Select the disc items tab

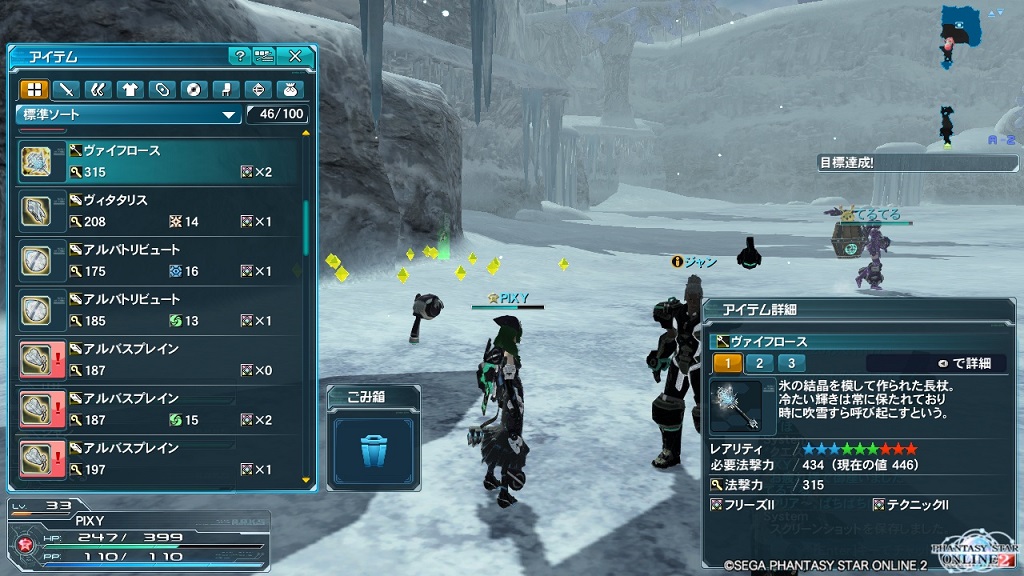coord(193,90)
